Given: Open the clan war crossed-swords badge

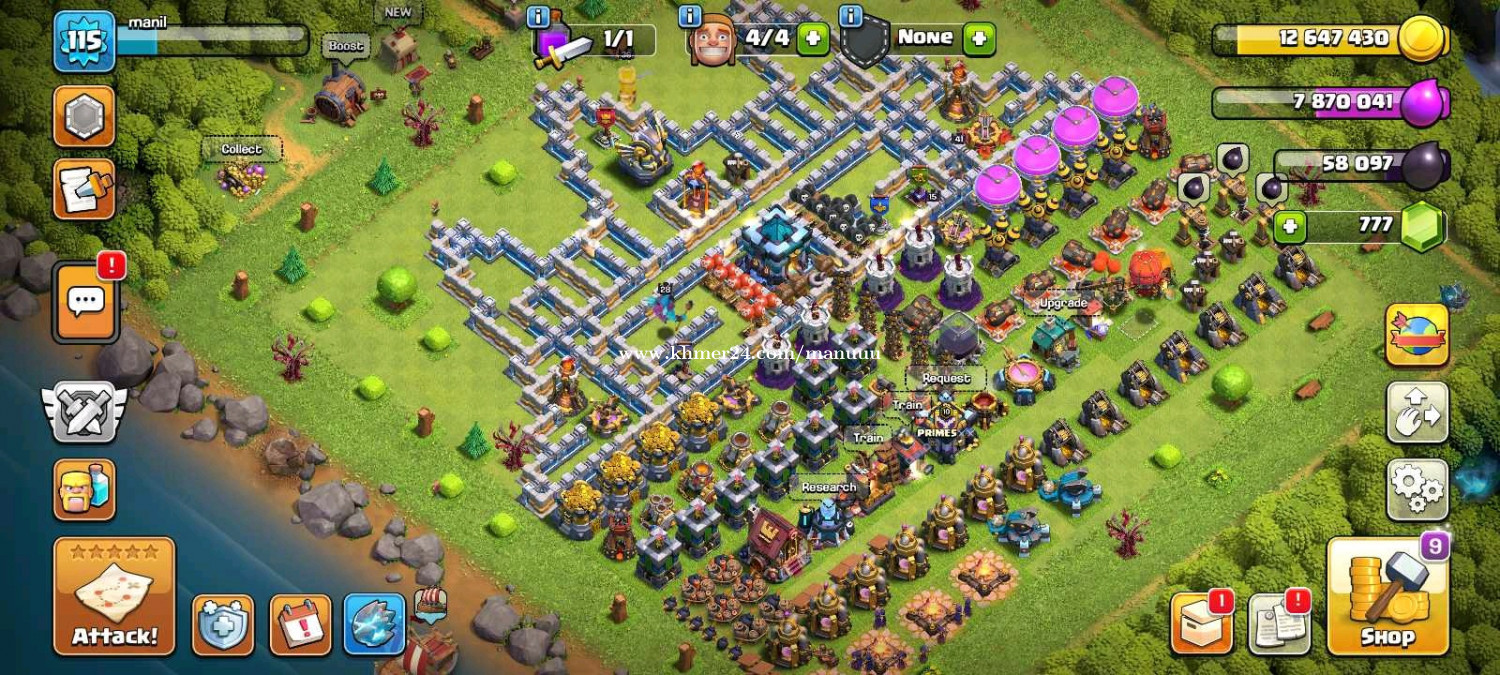Looking at the screenshot, I should click(84, 411).
